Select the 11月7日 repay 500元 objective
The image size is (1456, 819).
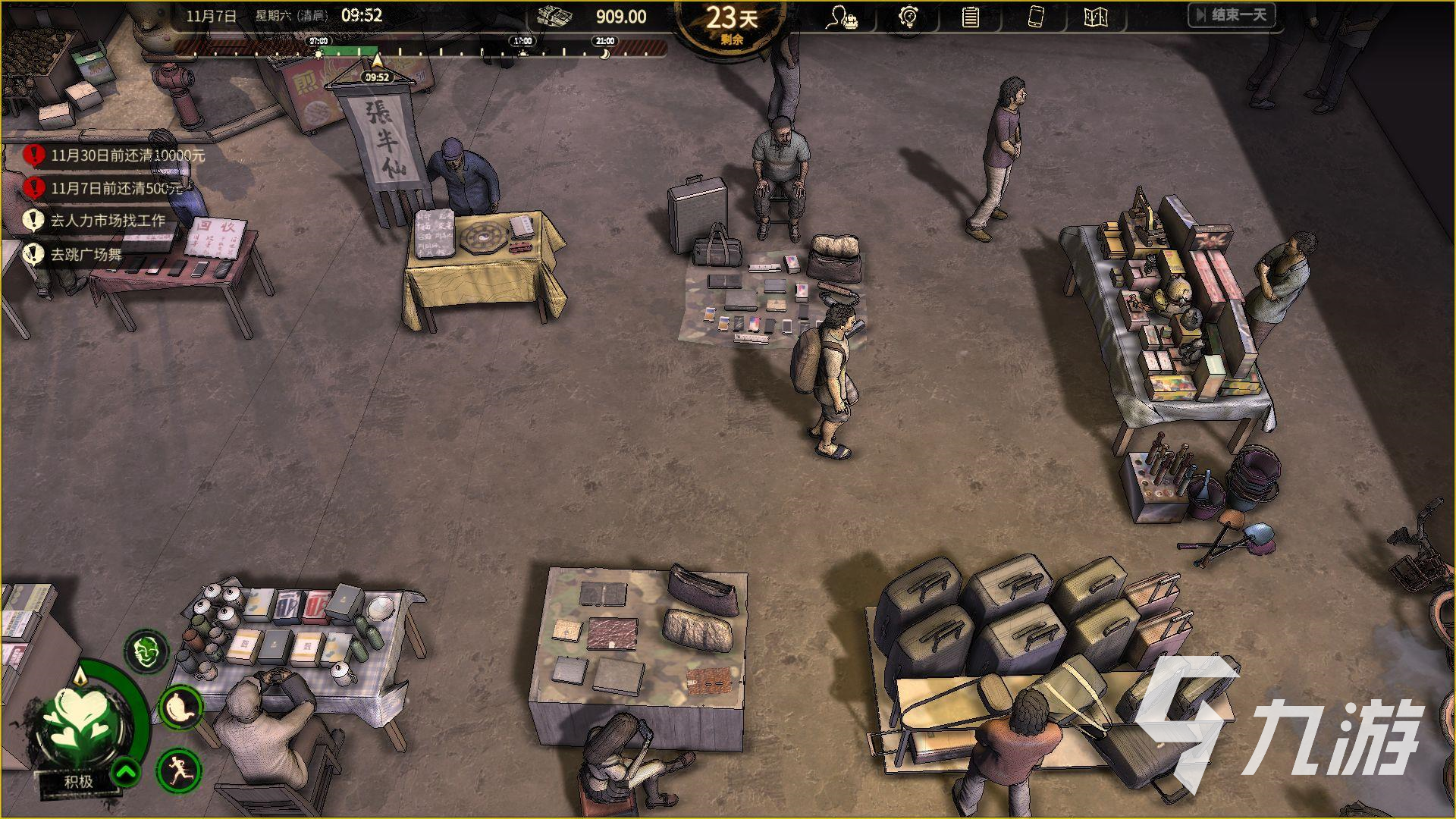click(118, 188)
